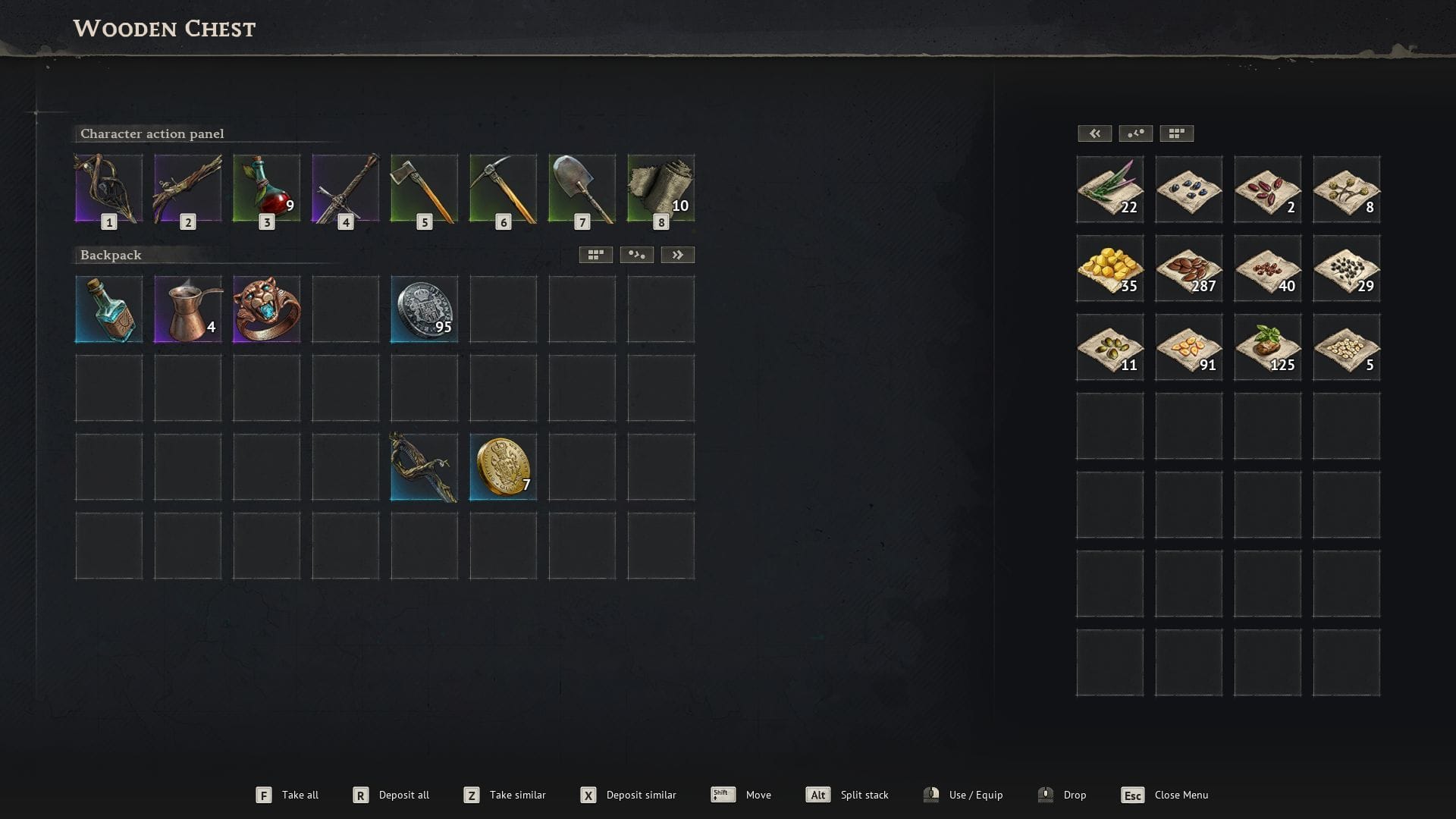Click the sort grid icon above the backpack
This screenshot has height=819, width=1456.
[595, 254]
